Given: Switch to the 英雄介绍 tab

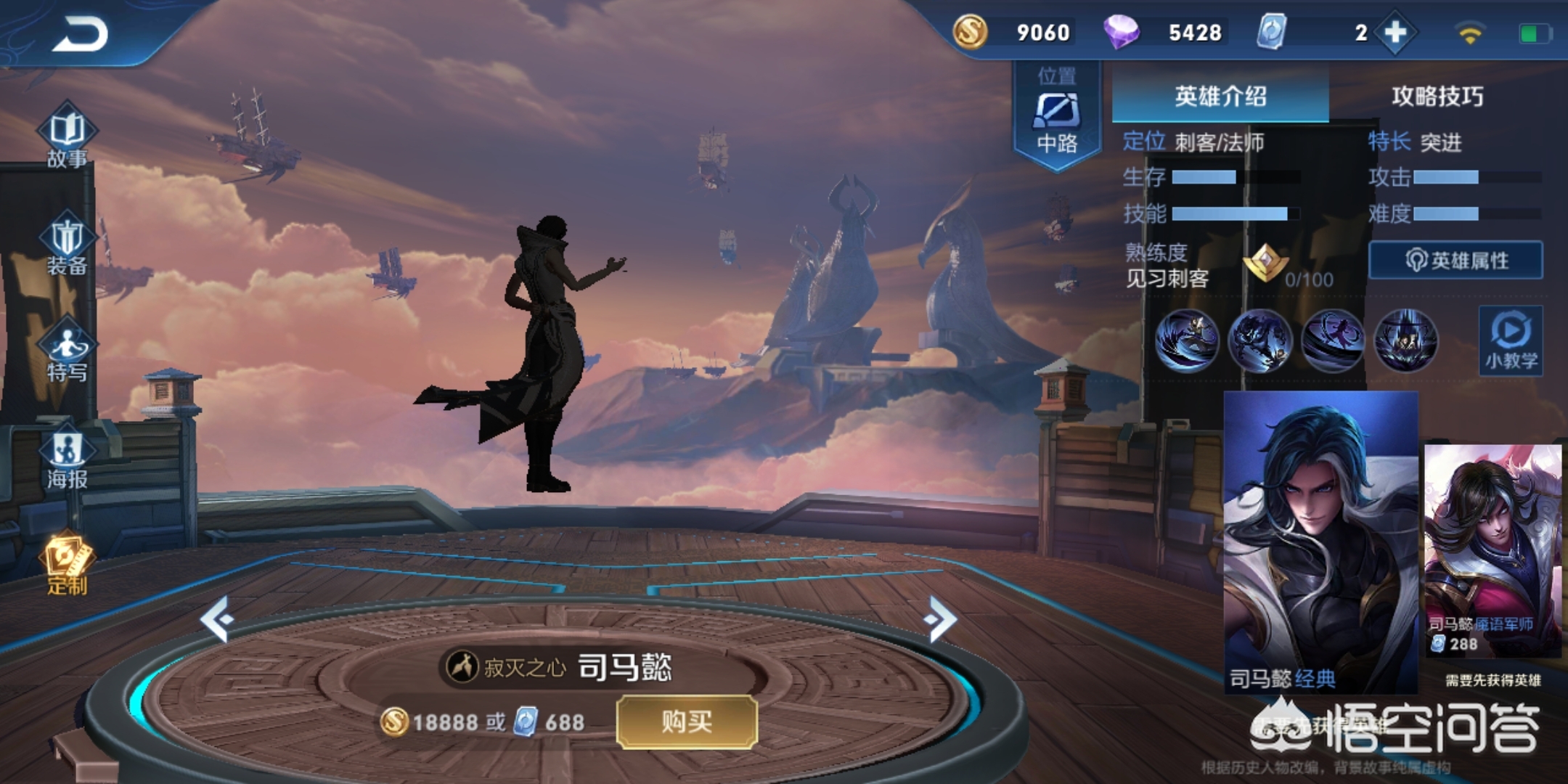Looking at the screenshot, I should coord(1220,96).
